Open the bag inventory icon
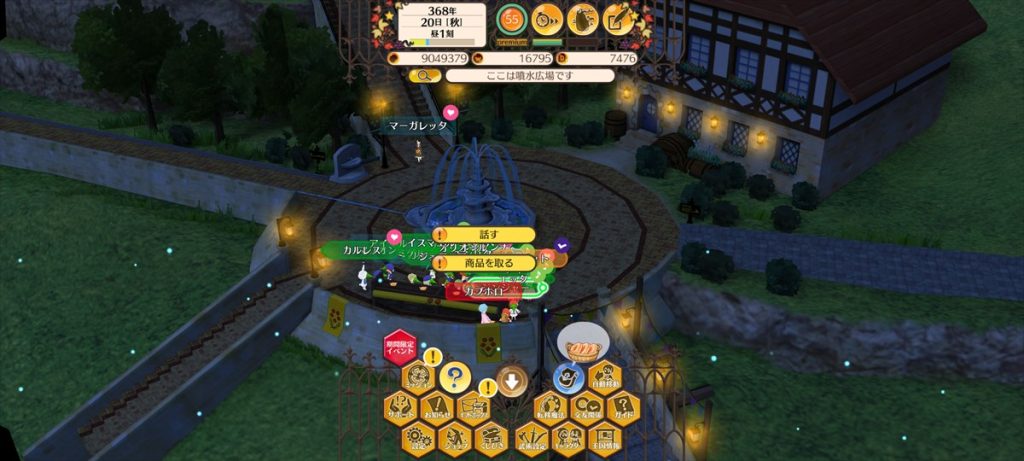The image size is (1024, 461). pyautogui.click(x=583, y=18)
